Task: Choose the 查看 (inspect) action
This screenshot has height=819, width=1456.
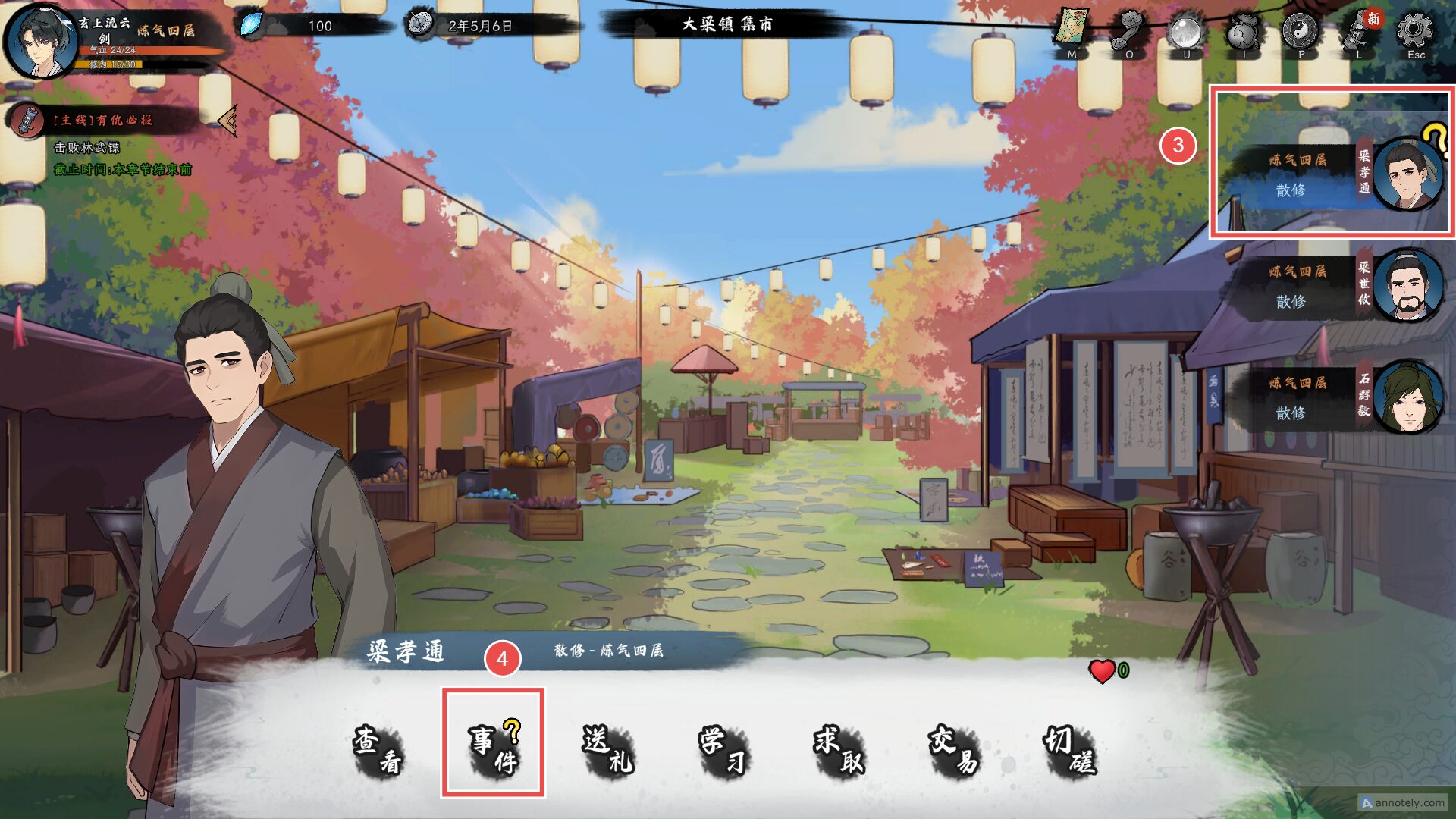Action: 378,751
